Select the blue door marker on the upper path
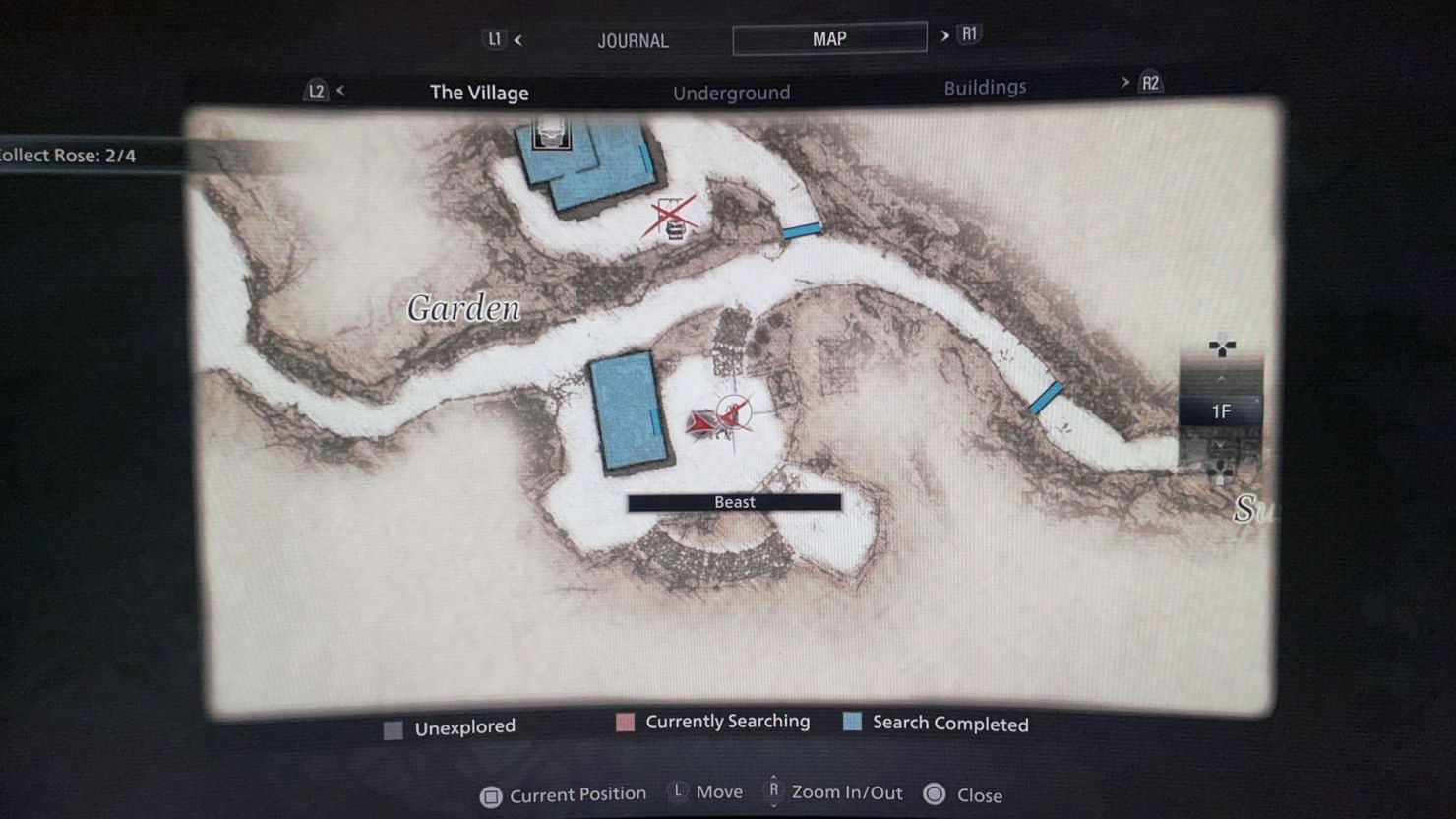1456x819 pixels. tap(801, 229)
